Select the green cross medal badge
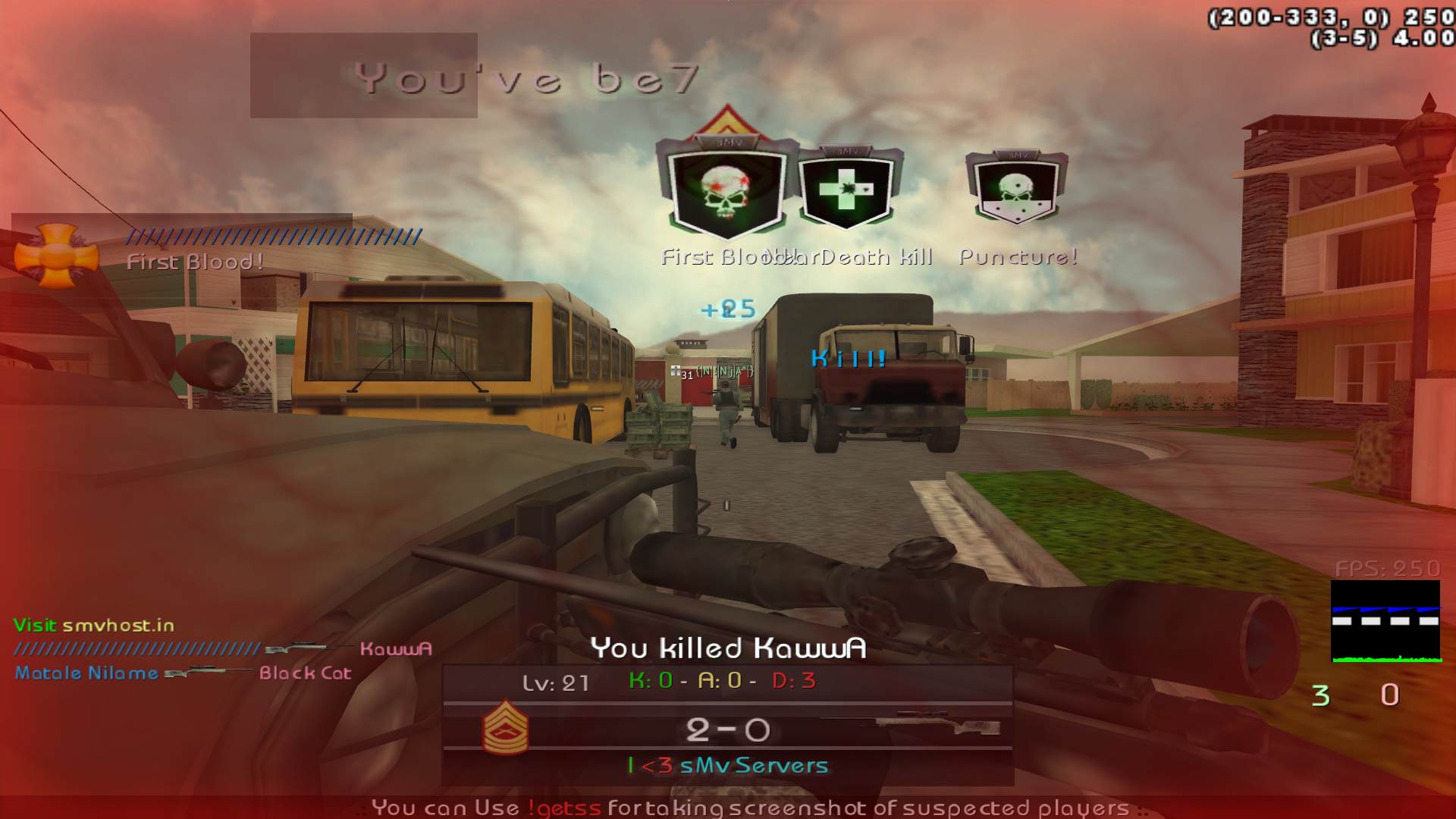The width and height of the screenshot is (1456, 819). click(x=846, y=190)
